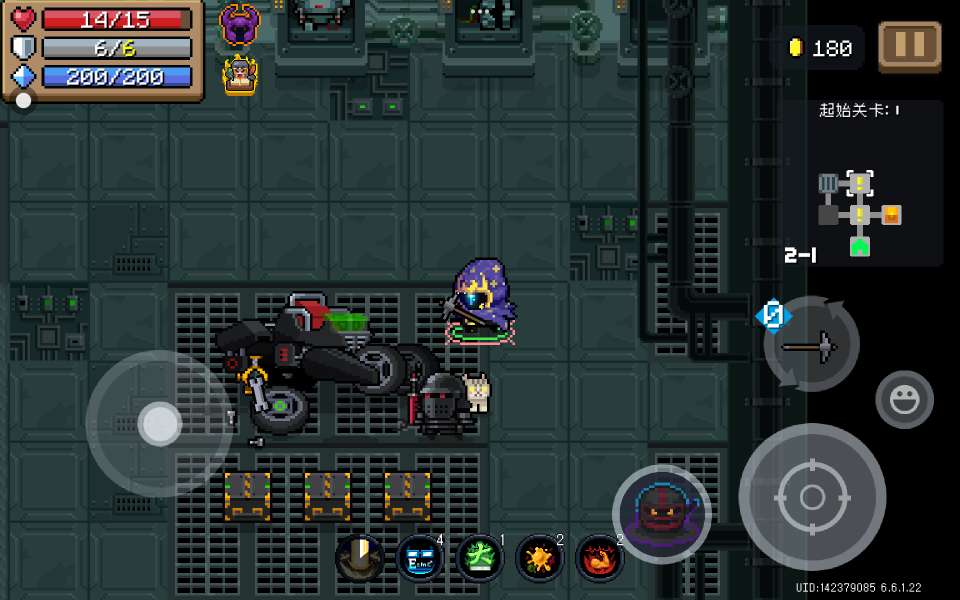Viewport: 960px width, 600px height.
Task: Tap the crosshair attack button
Action: coord(812,497)
